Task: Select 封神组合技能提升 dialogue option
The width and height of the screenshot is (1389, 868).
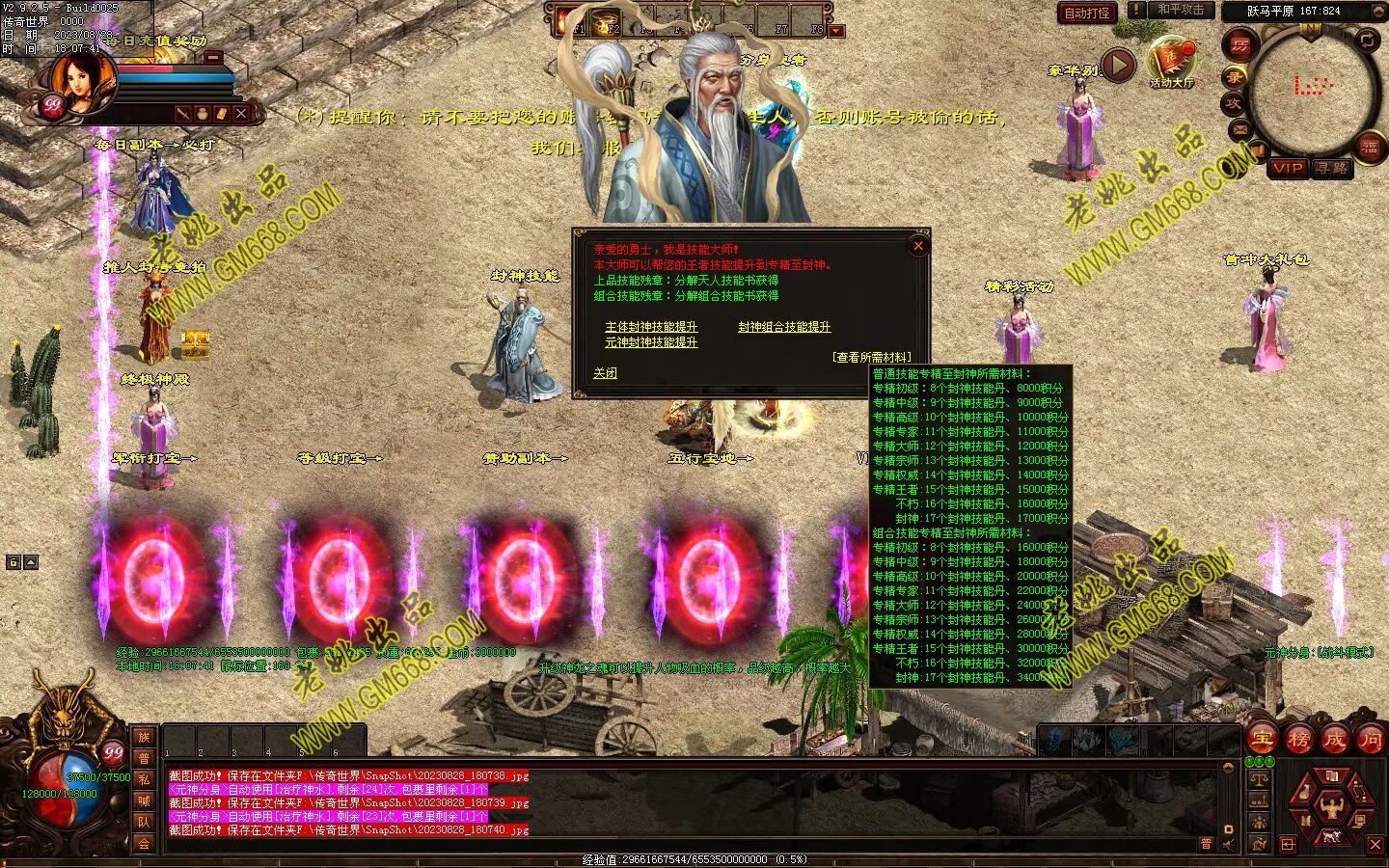Action: point(784,327)
